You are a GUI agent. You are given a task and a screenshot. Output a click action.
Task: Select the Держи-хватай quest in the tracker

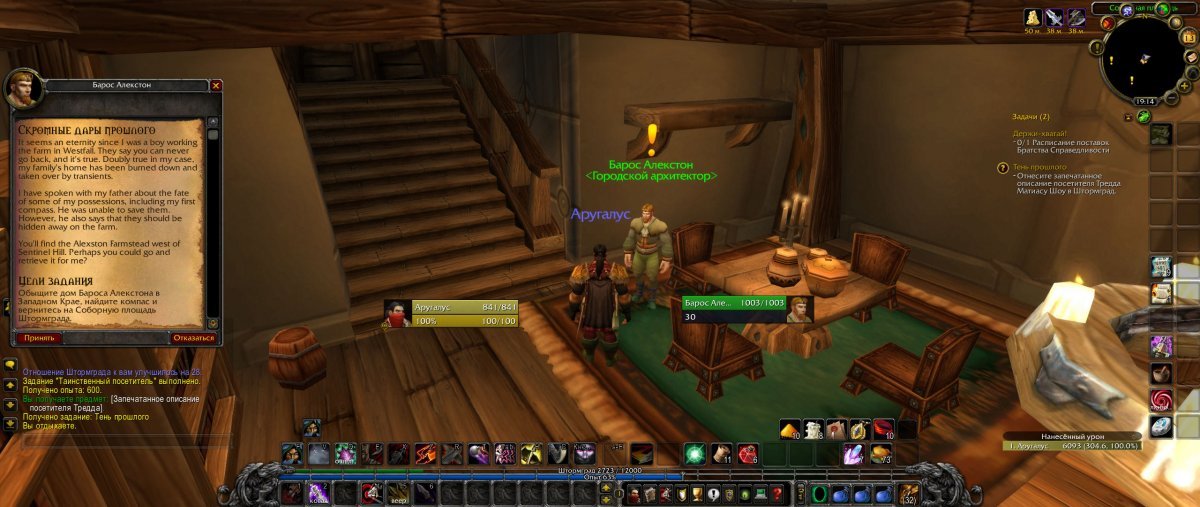(1039, 133)
